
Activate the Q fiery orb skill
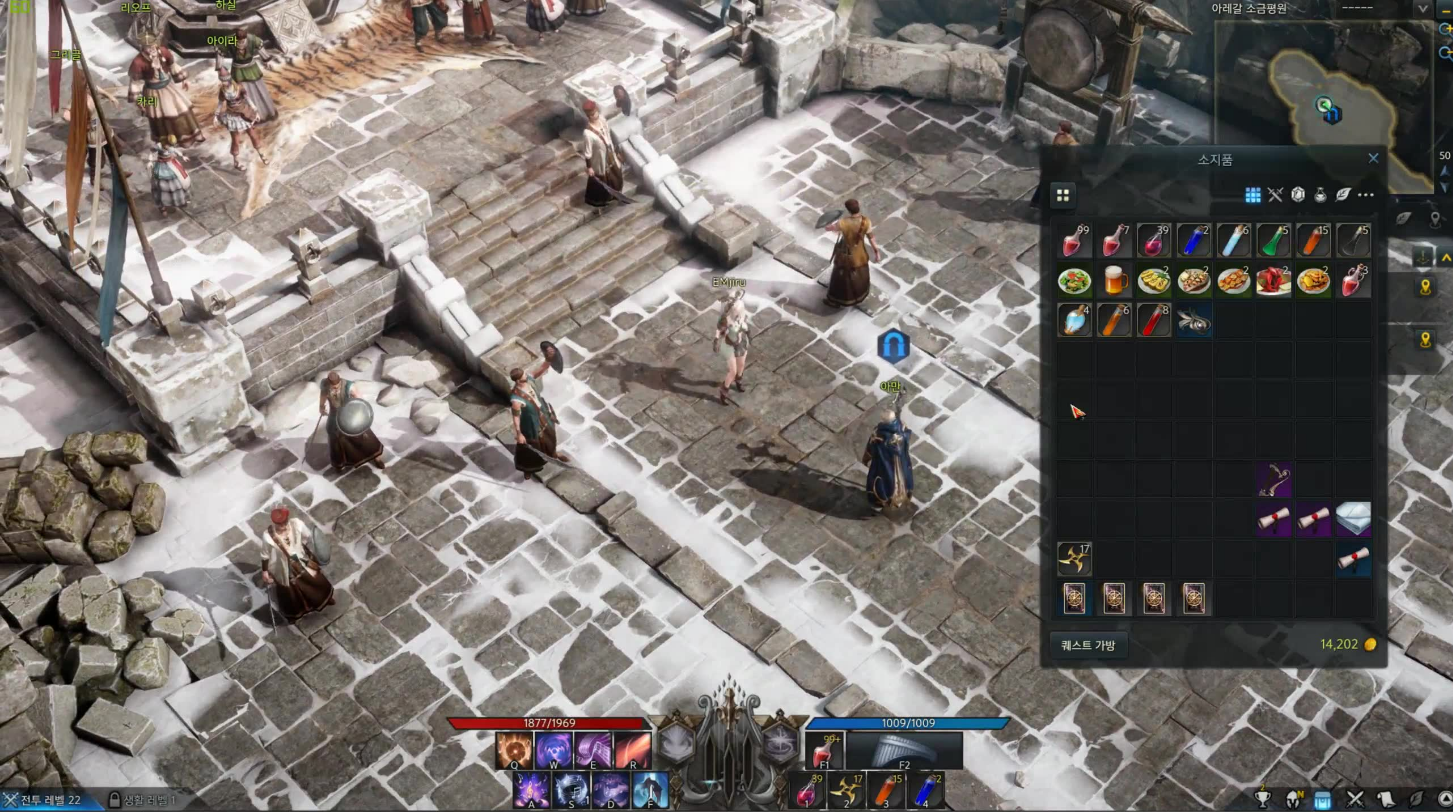coord(514,749)
